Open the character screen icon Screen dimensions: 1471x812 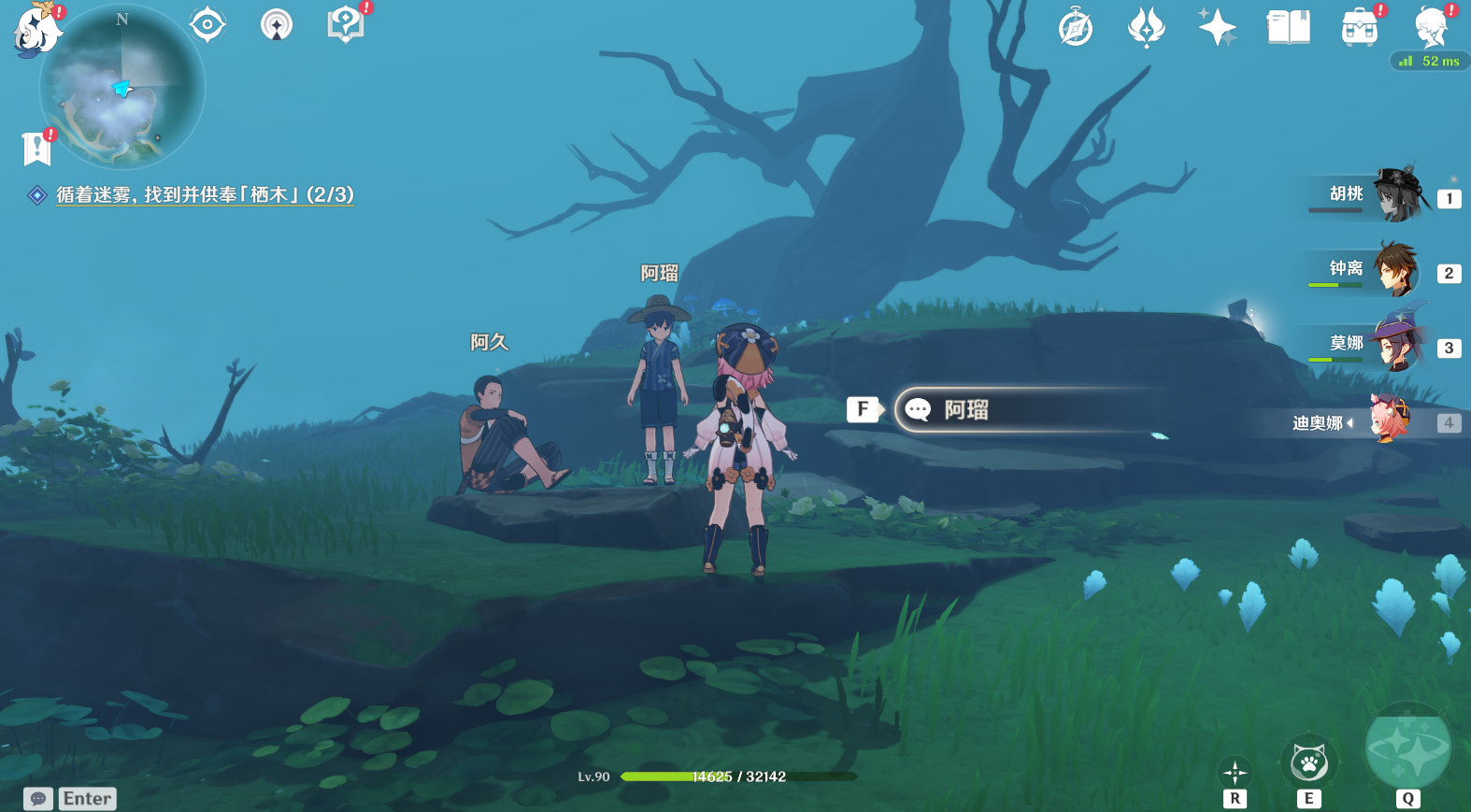[1430, 27]
